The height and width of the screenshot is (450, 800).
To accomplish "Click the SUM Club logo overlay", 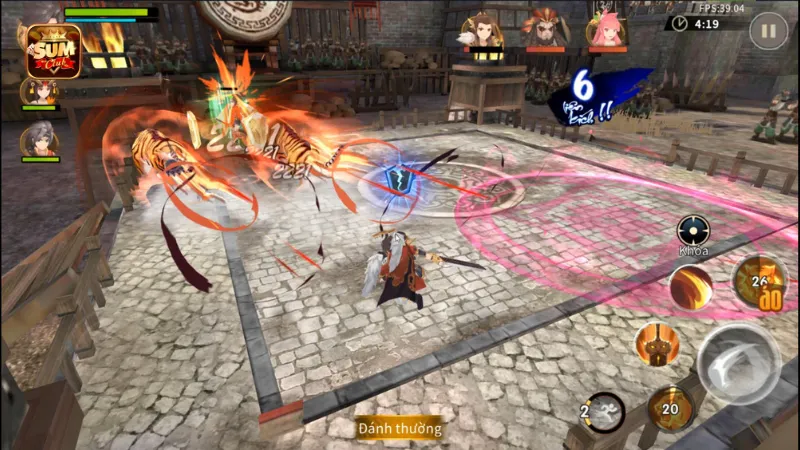I will point(54,50).
